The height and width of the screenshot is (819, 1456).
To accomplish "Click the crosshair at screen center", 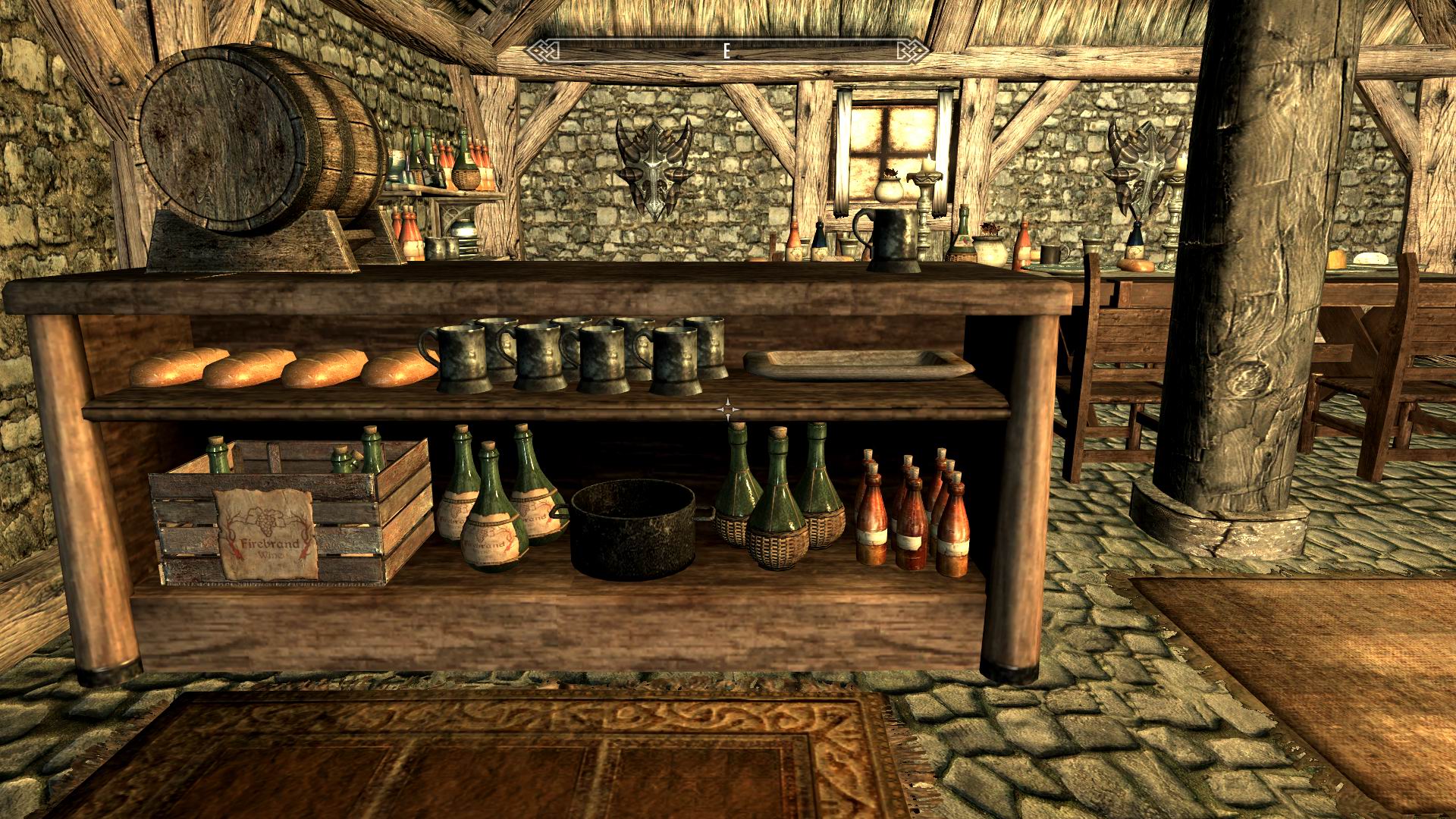I will [728, 409].
